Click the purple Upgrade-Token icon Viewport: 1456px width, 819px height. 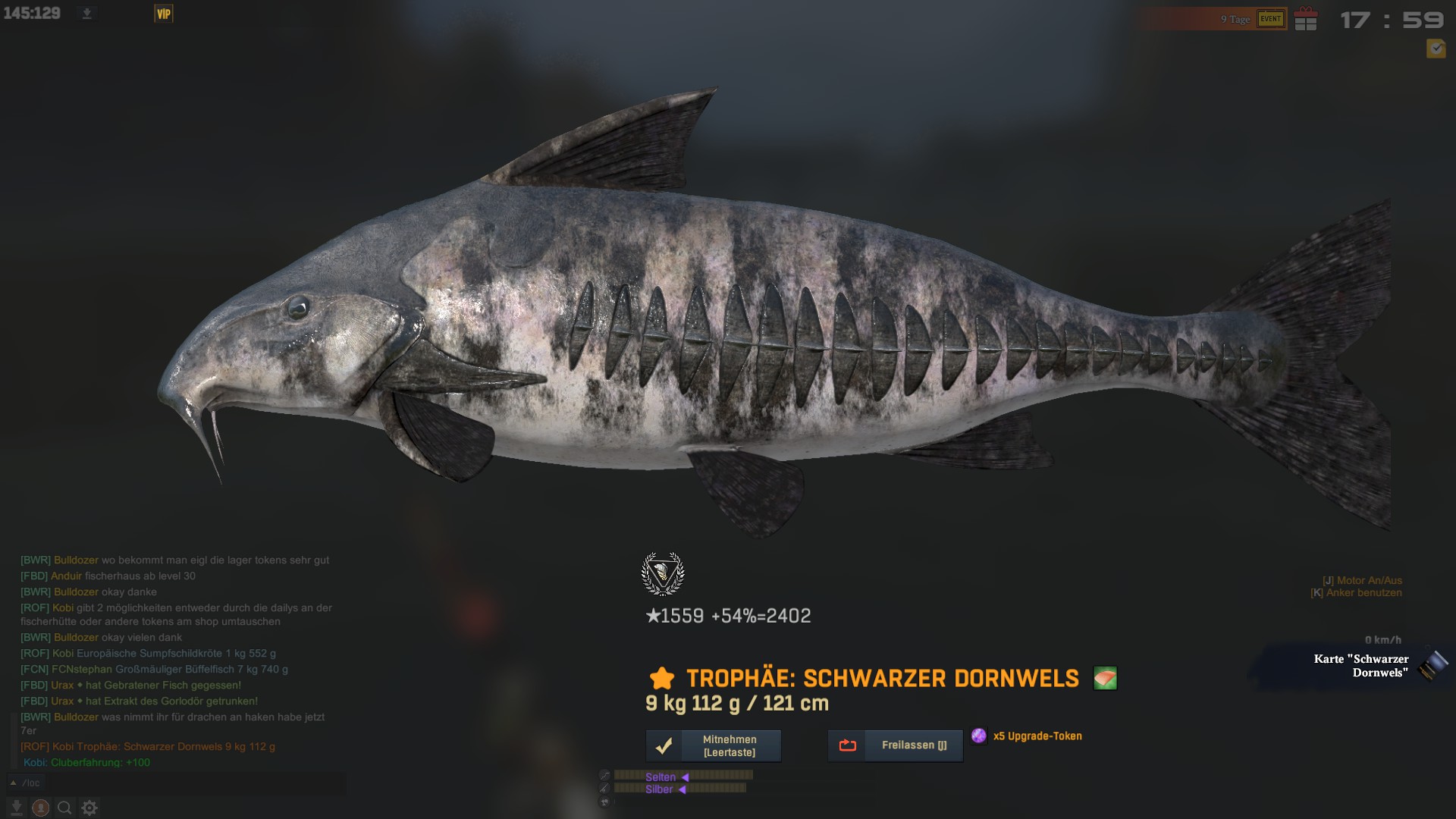[x=979, y=736]
